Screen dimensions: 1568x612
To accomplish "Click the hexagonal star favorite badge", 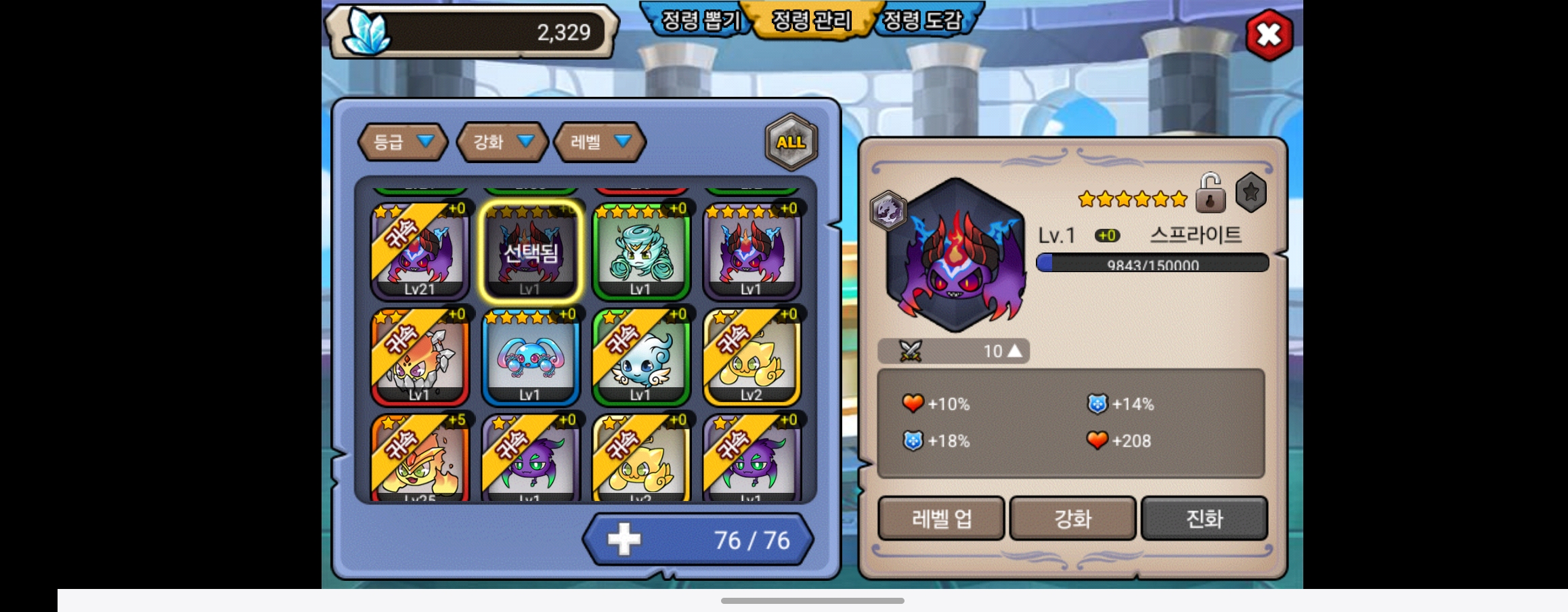I will [1250, 193].
